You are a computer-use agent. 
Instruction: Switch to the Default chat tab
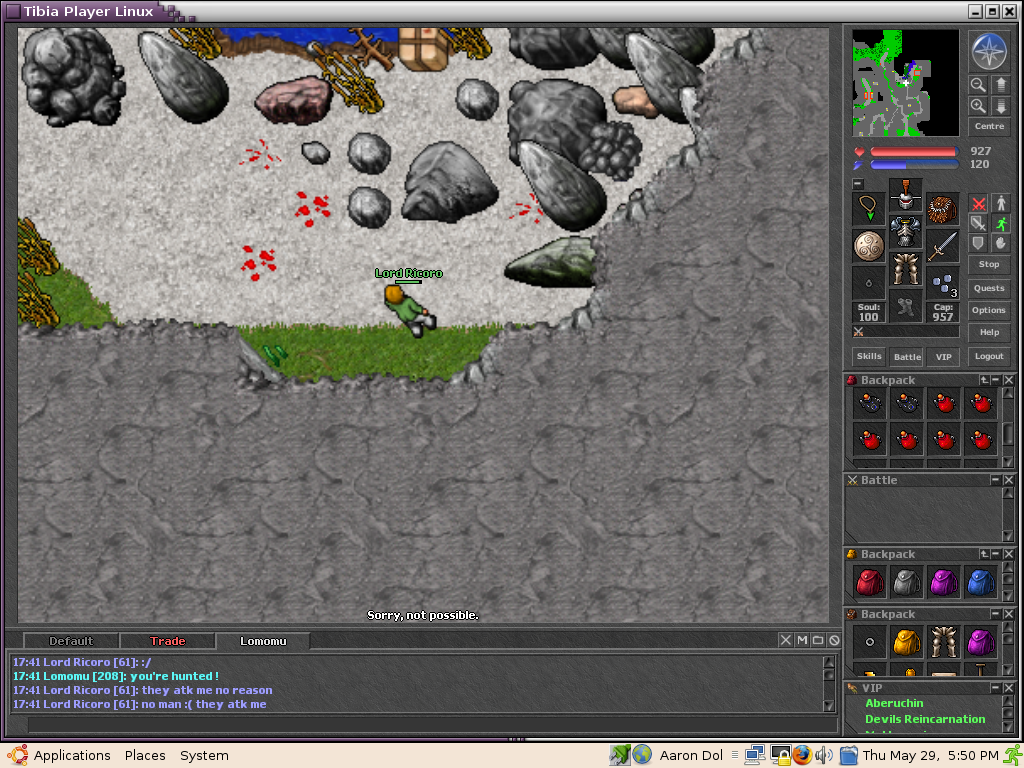(x=71, y=641)
